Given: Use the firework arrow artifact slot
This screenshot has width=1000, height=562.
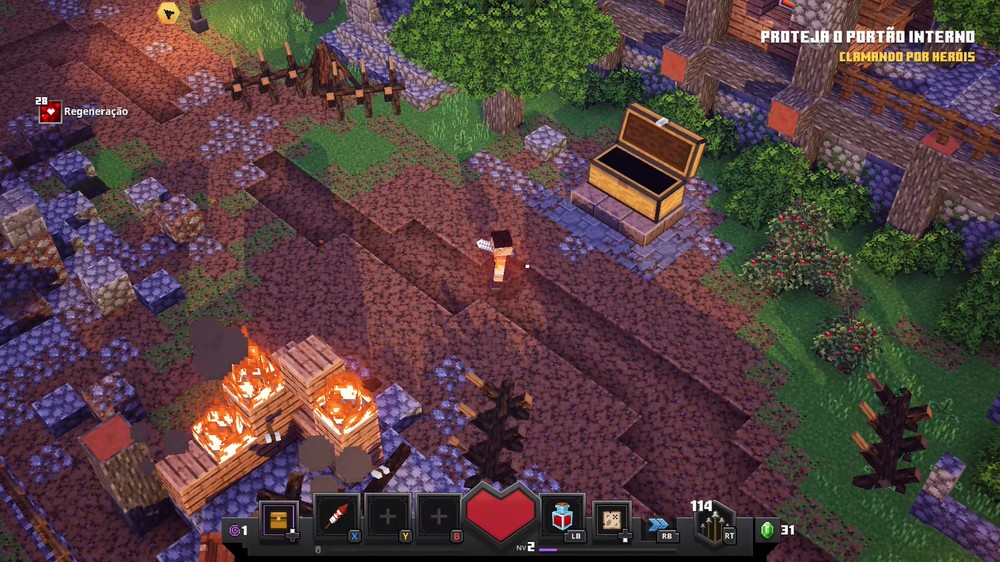Looking at the screenshot, I should (x=336, y=517).
